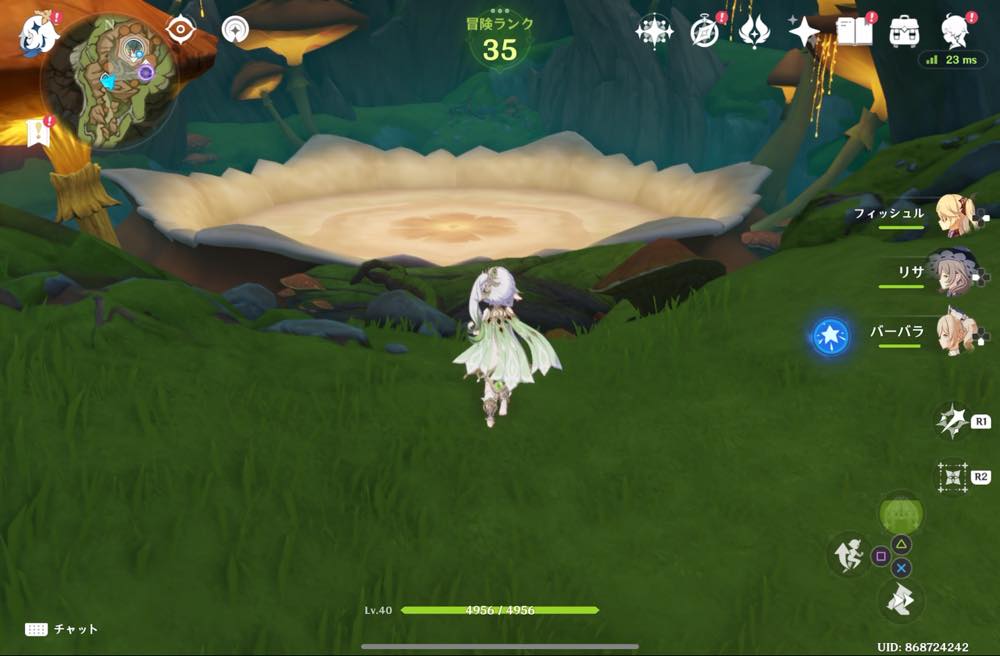Open the quest bookmark with exclamation mark
The height and width of the screenshot is (656, 1000).
coord(39,133)
